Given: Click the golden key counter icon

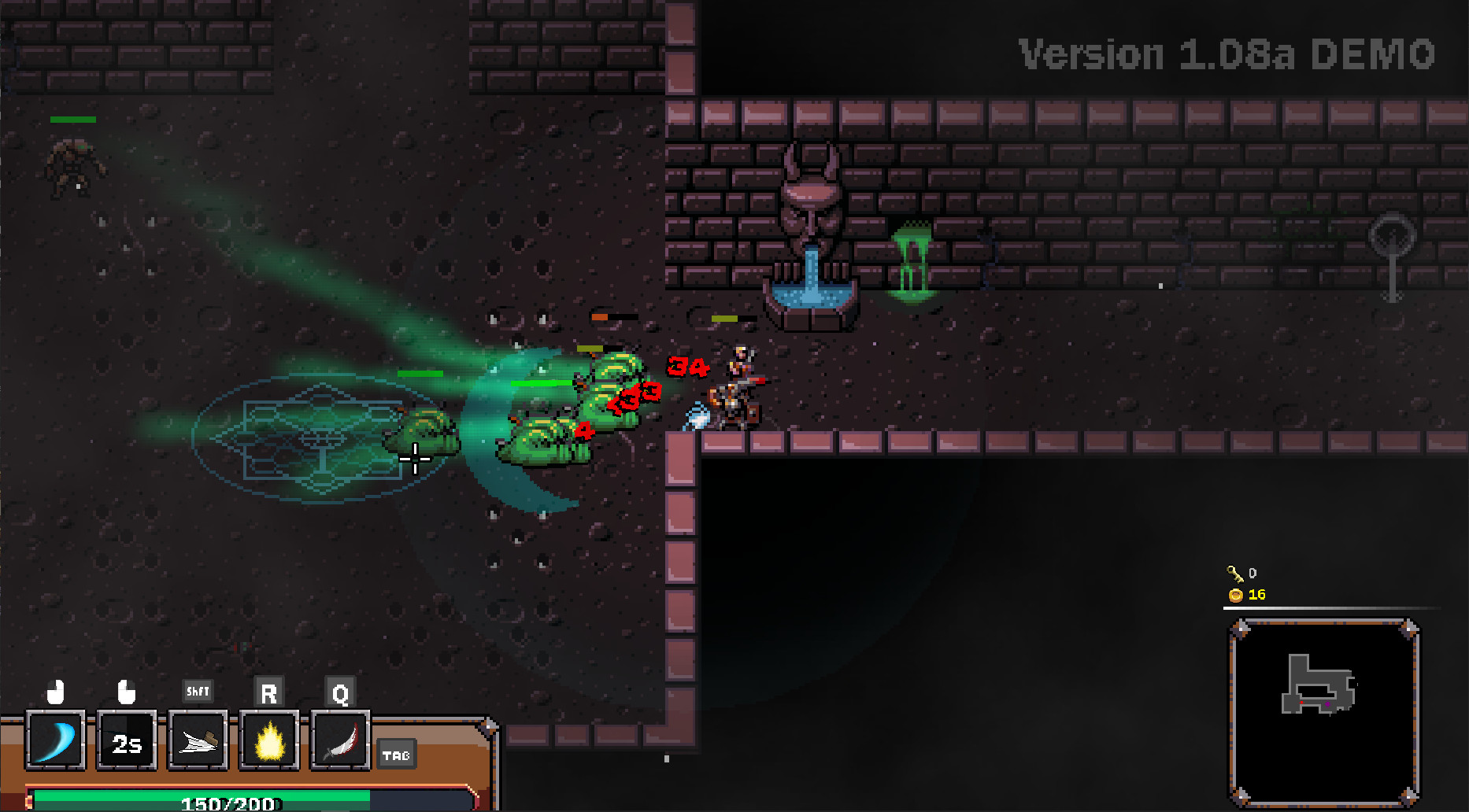Looking at the screenshot, I should [x=1236, y=574].
